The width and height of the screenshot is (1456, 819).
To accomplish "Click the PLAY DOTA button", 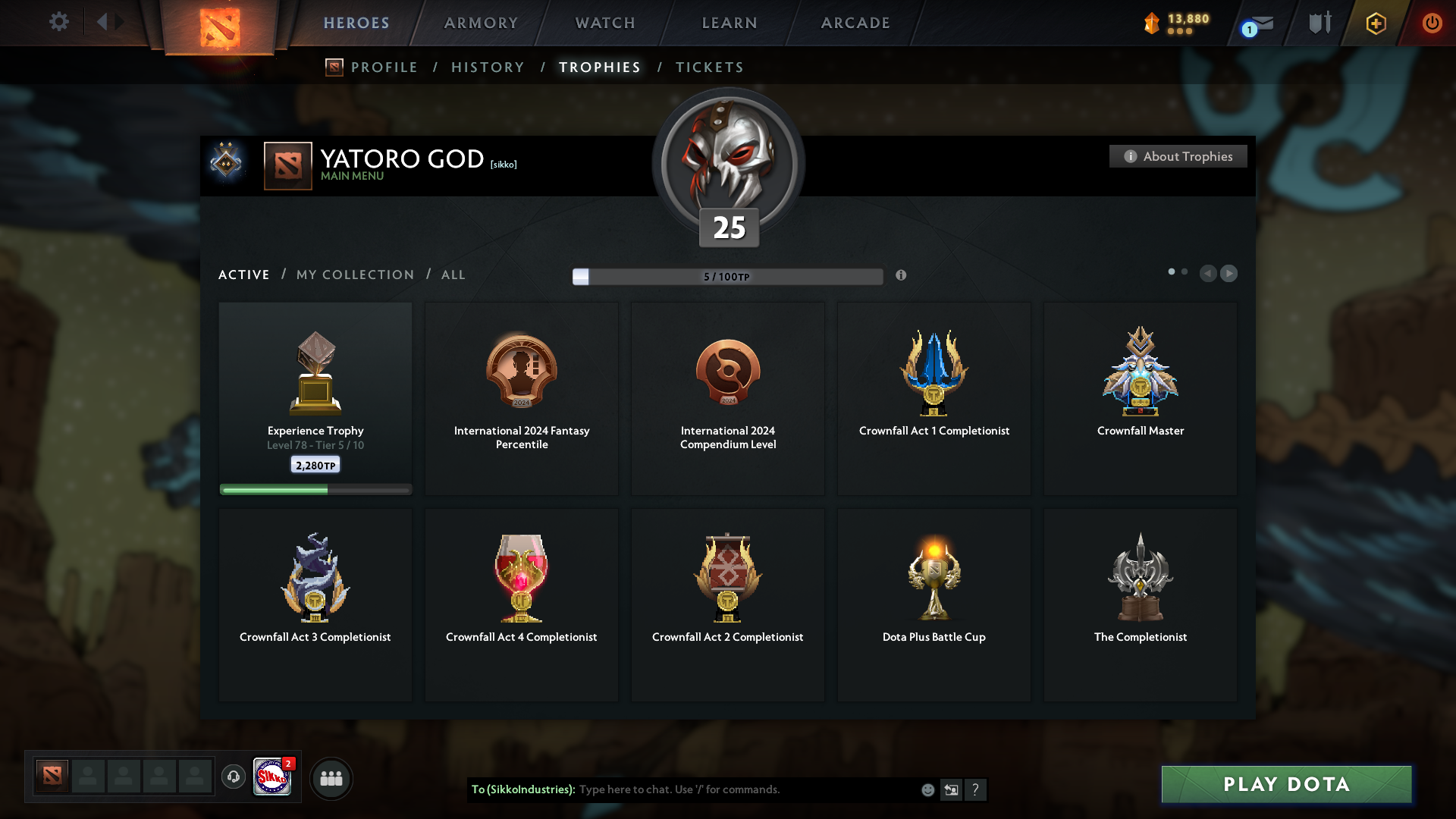I will (1285, 785).
